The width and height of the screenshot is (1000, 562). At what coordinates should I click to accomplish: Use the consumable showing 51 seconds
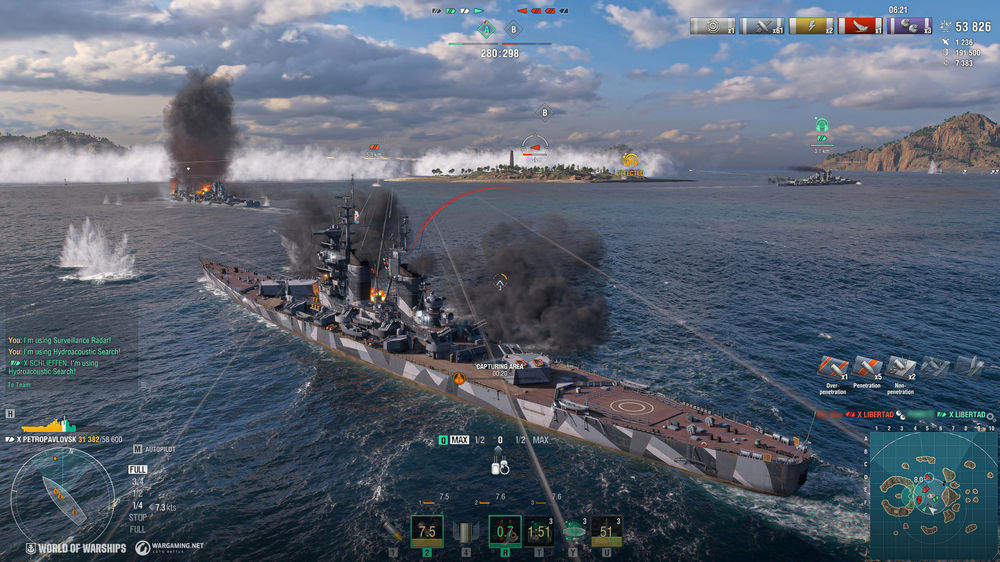tap(607, 531)
